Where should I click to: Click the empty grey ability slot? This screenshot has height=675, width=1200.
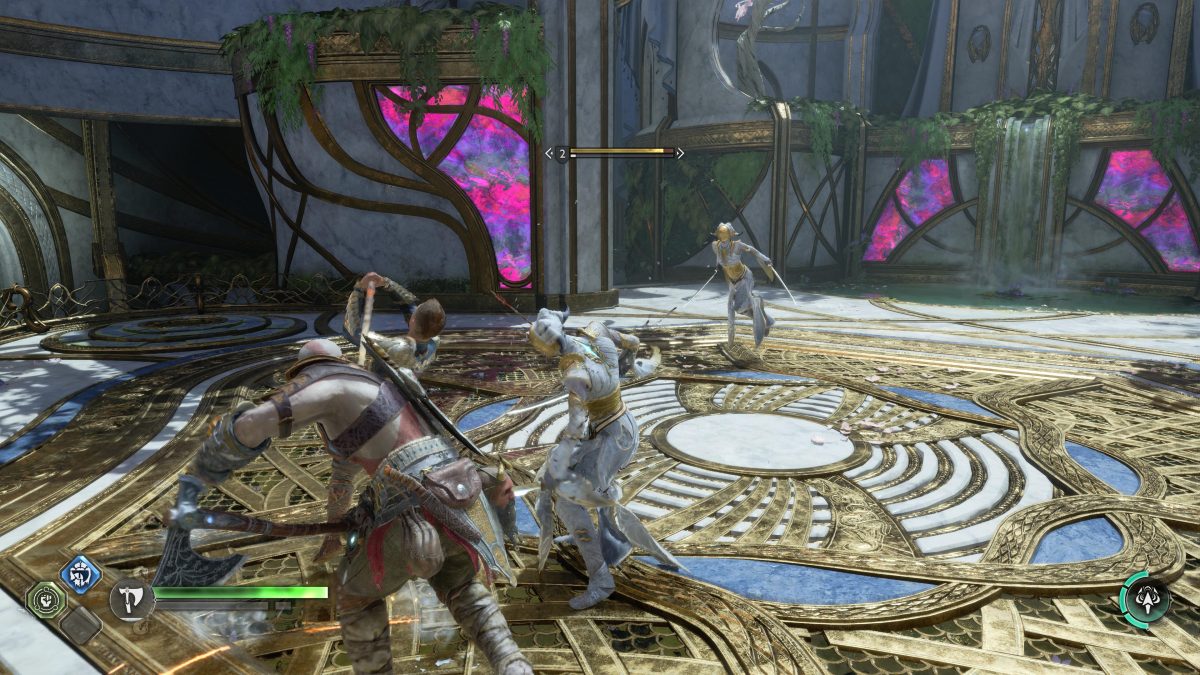80,625
